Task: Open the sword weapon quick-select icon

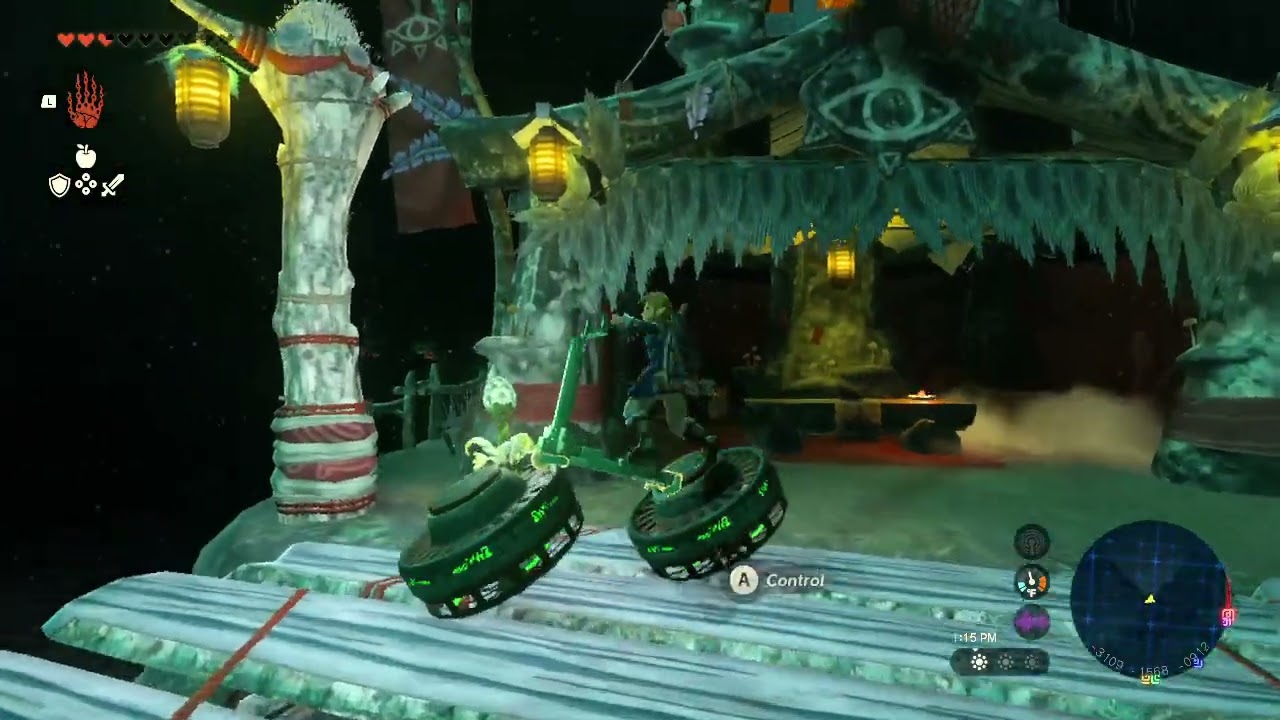Action: click(x=112, y=185)
